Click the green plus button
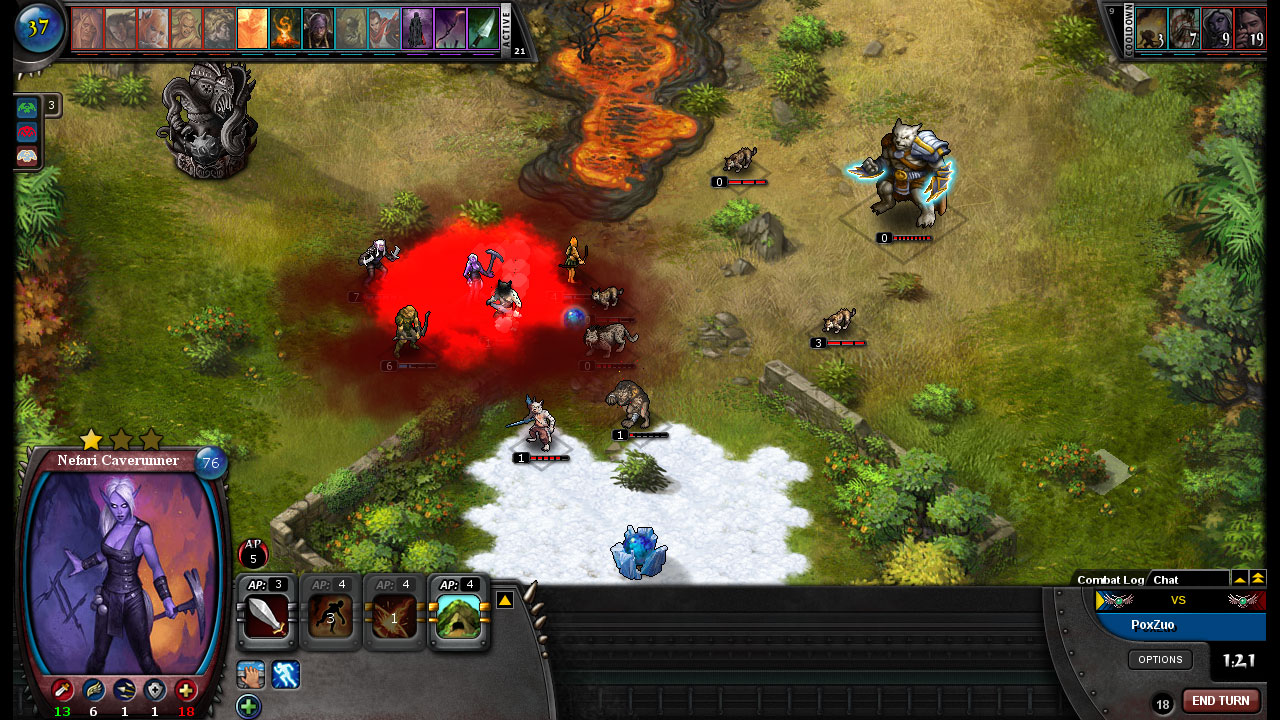 click(247, 707)
